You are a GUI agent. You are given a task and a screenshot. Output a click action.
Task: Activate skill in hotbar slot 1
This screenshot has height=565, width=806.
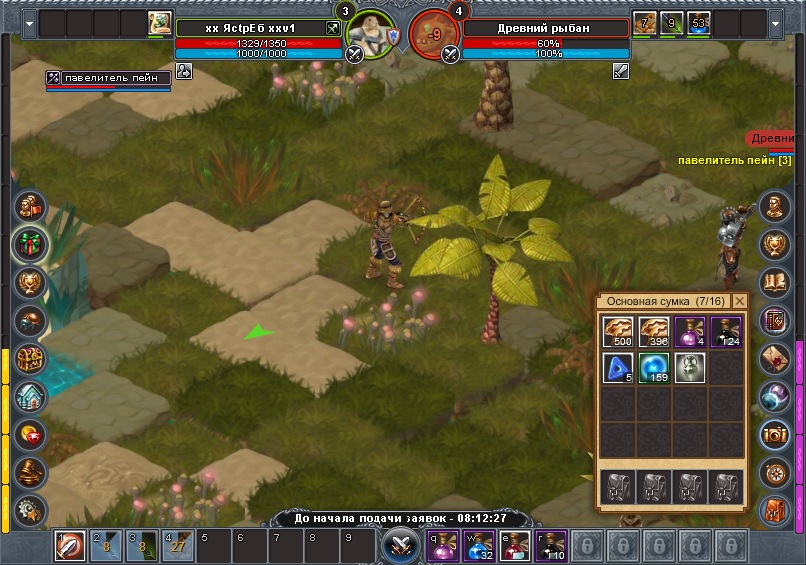click(x=69, y=546)
